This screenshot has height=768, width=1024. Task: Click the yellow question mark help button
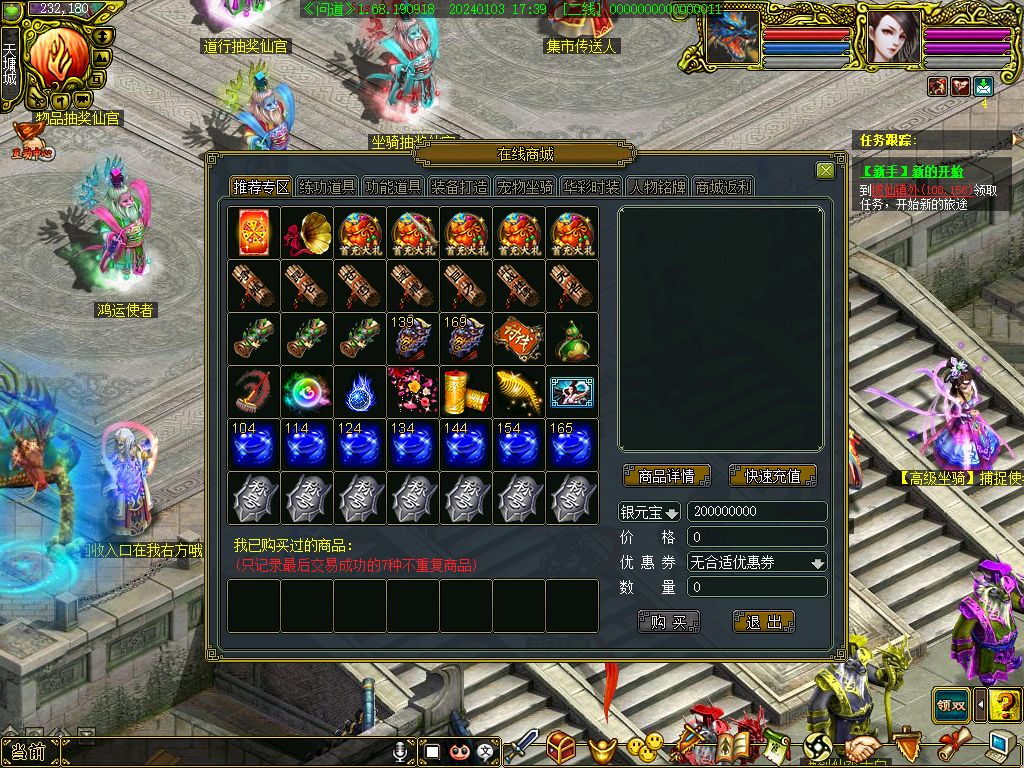1005,704
